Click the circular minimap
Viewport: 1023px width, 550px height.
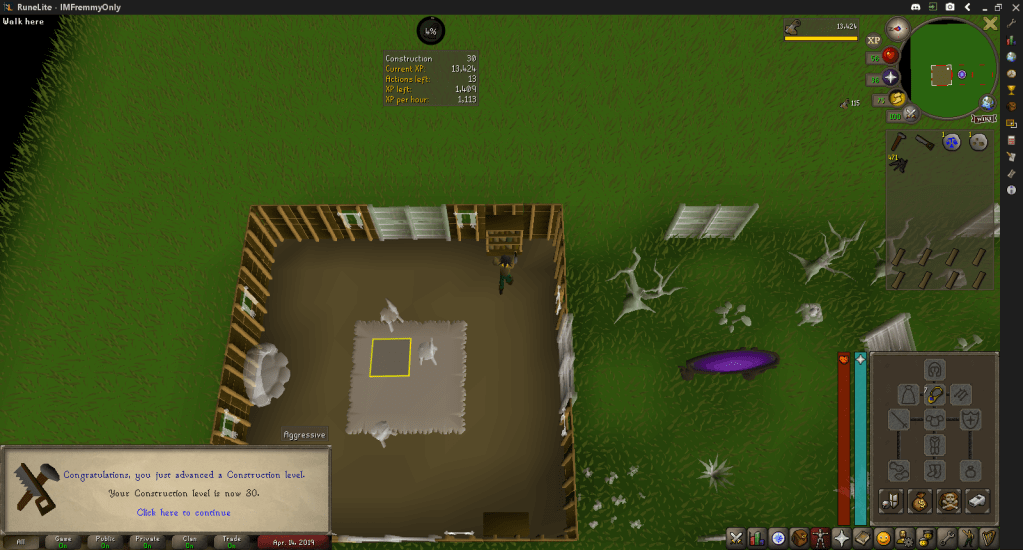(949, 73)
